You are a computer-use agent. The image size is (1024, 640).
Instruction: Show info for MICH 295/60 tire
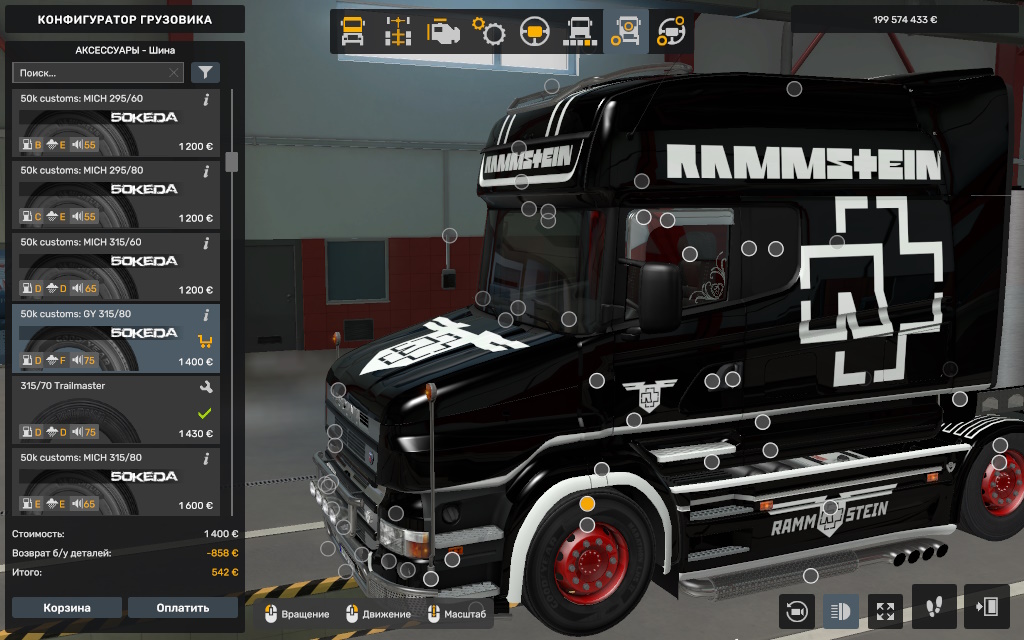click(206, 100)
